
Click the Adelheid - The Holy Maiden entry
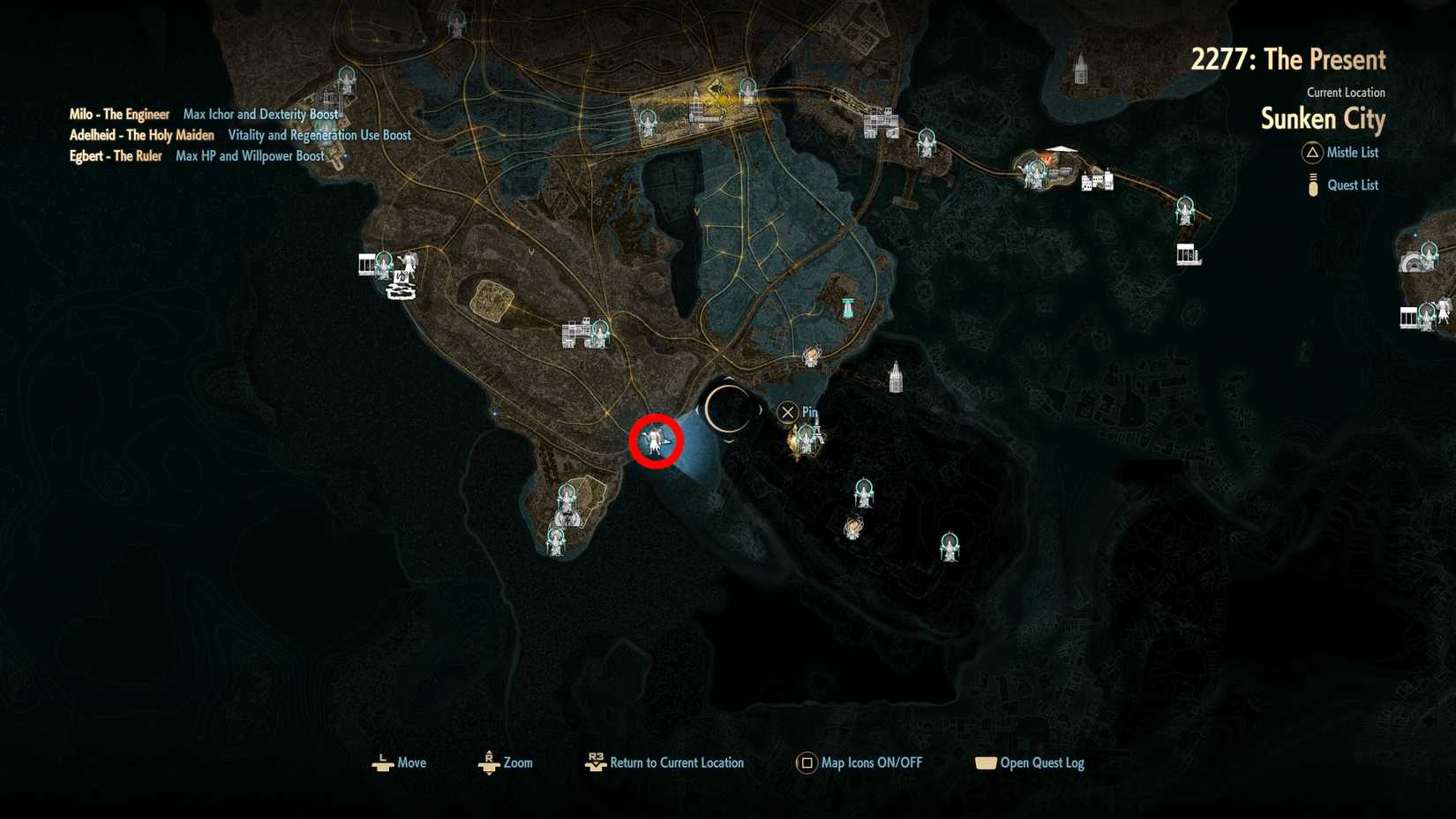[x=141, y=134]
